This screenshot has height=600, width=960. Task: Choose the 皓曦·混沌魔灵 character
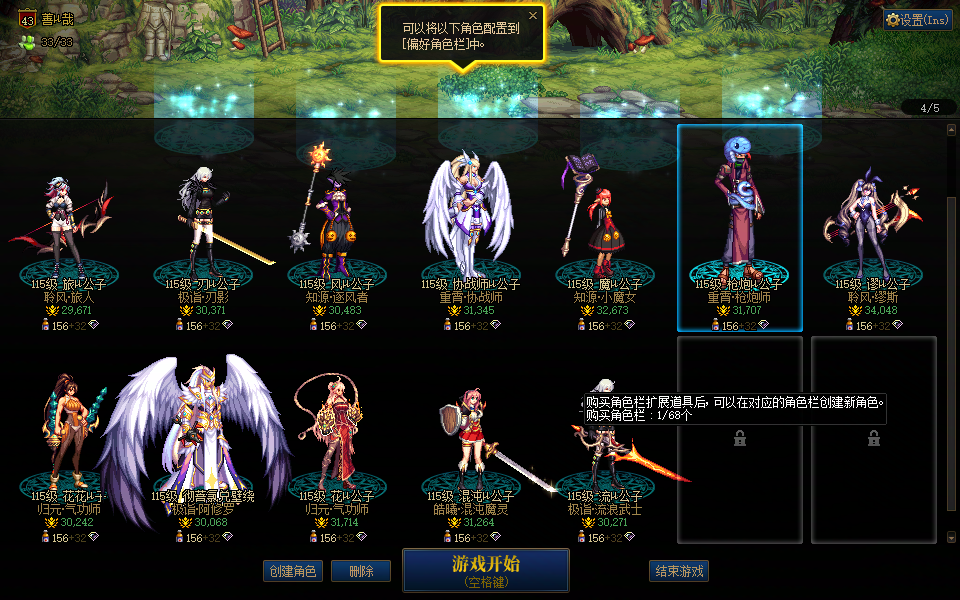pyautogui.click(x=471, y=440)
